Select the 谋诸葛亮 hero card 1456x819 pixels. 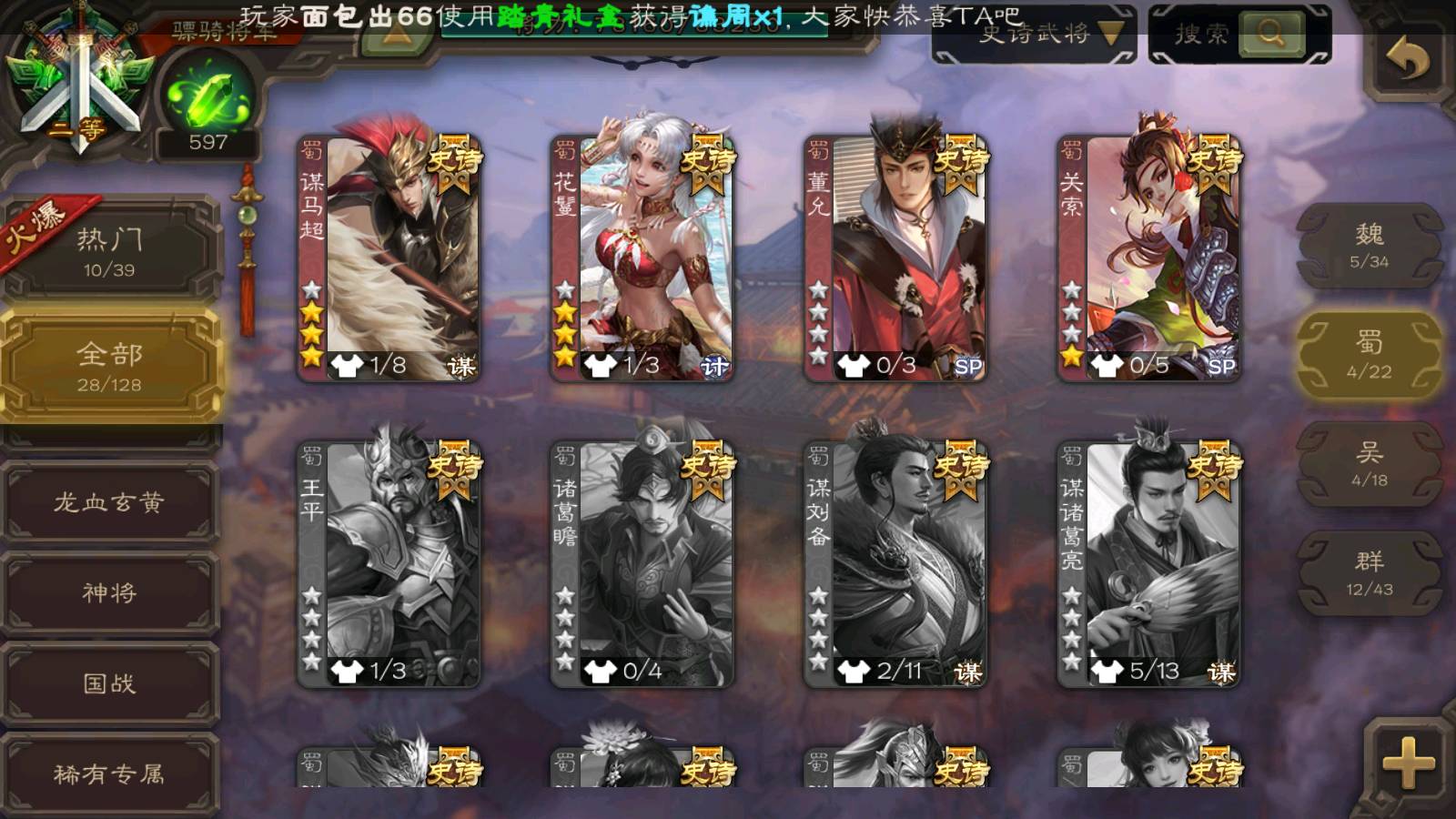point(1148,564)
